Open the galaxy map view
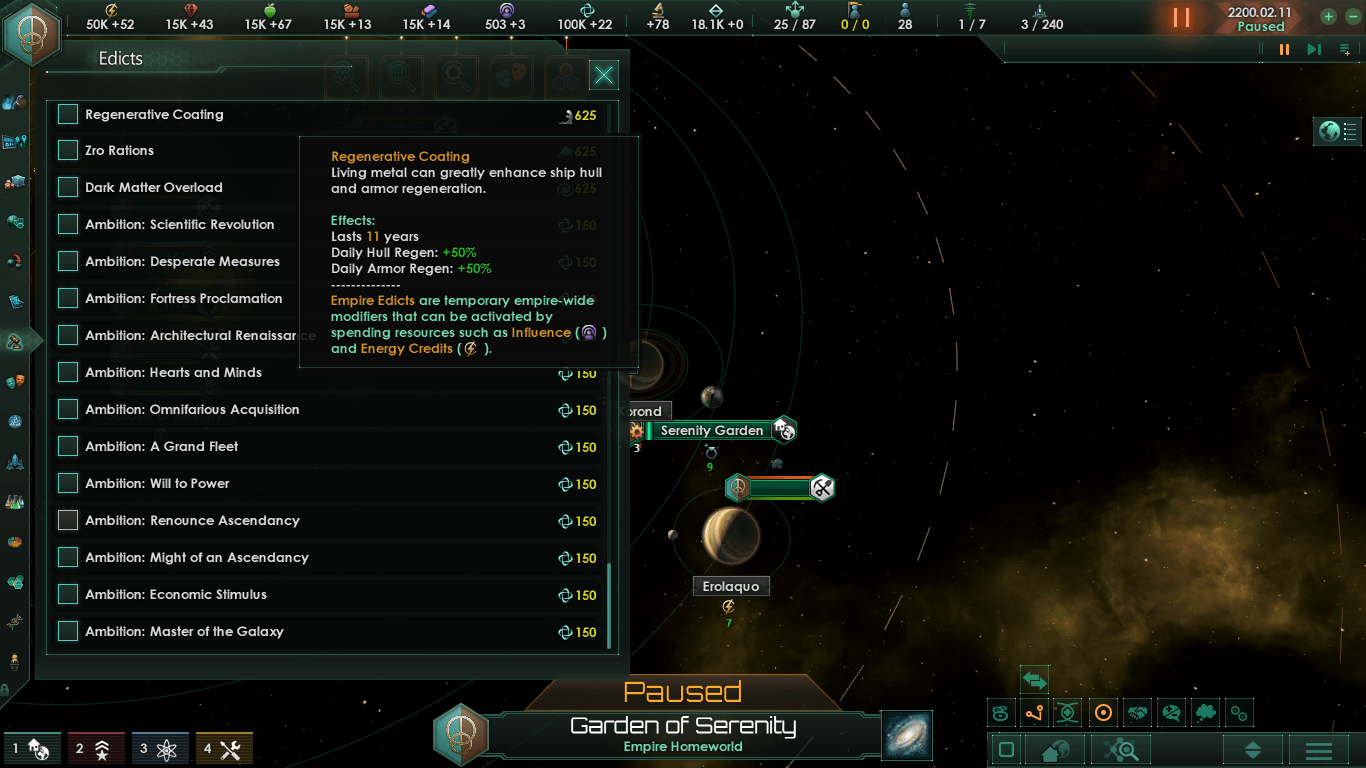The width and height of the screenshot is (1366, 768). (x=907, y=736)
